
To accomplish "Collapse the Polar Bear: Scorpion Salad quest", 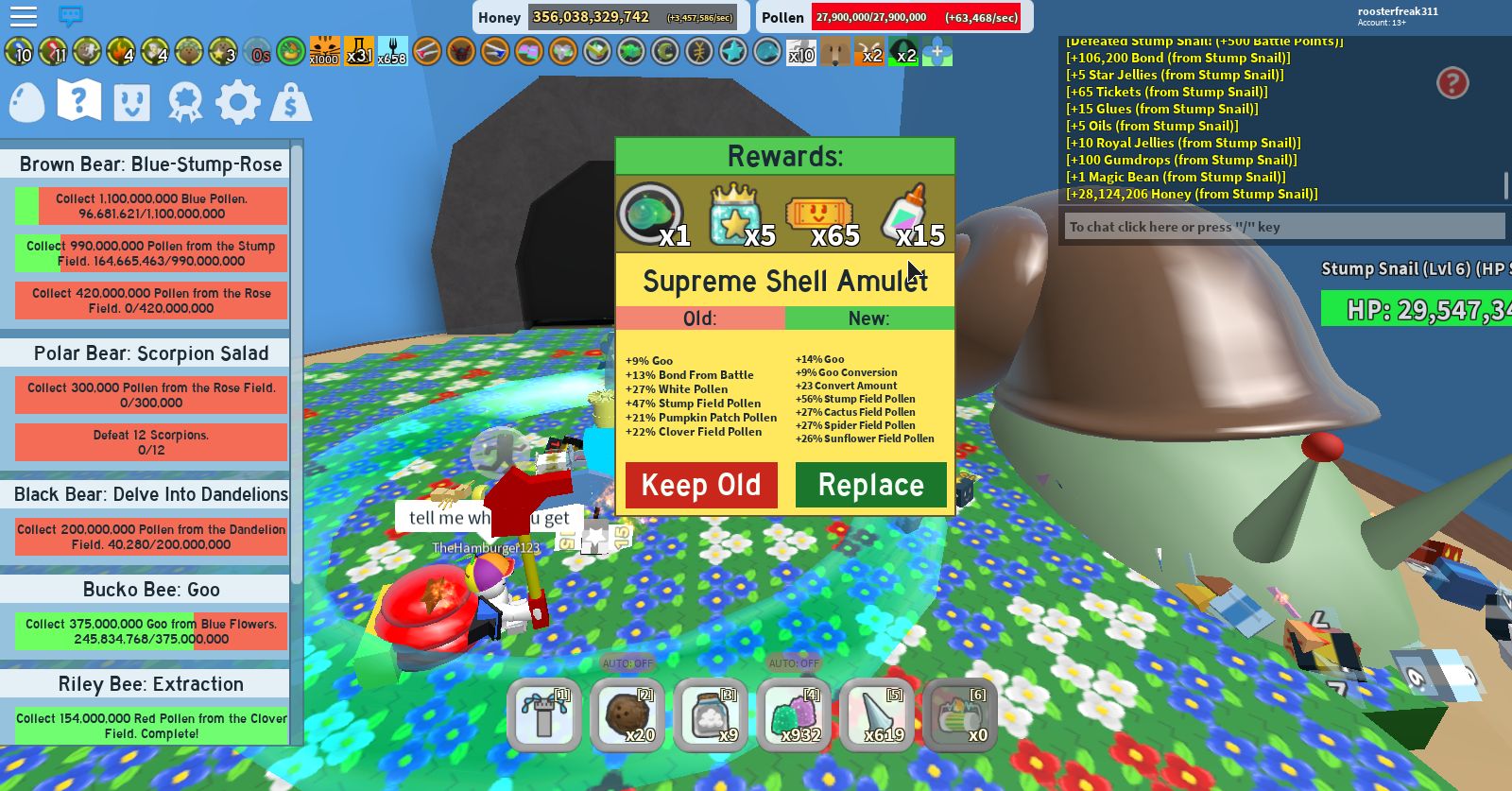I will 148,353.
